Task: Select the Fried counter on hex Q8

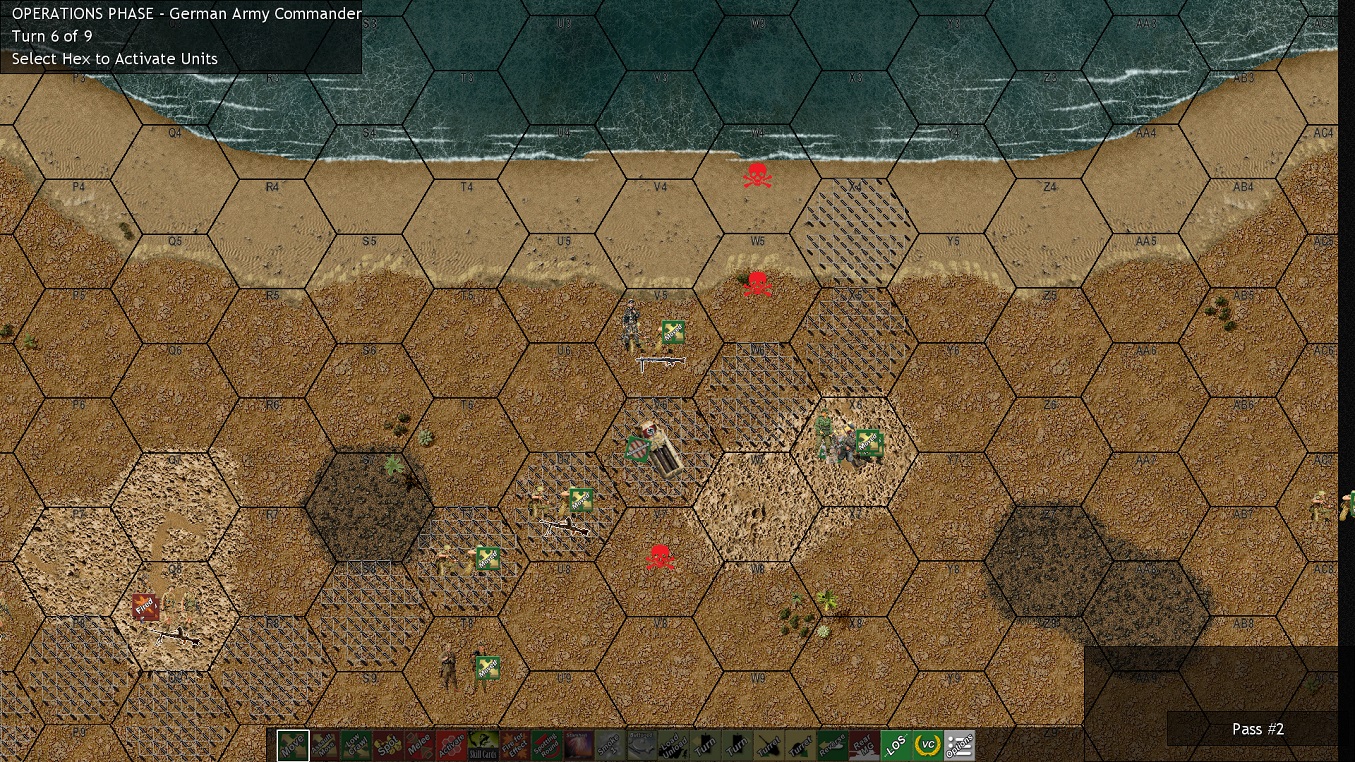Action: pos(146,605)
